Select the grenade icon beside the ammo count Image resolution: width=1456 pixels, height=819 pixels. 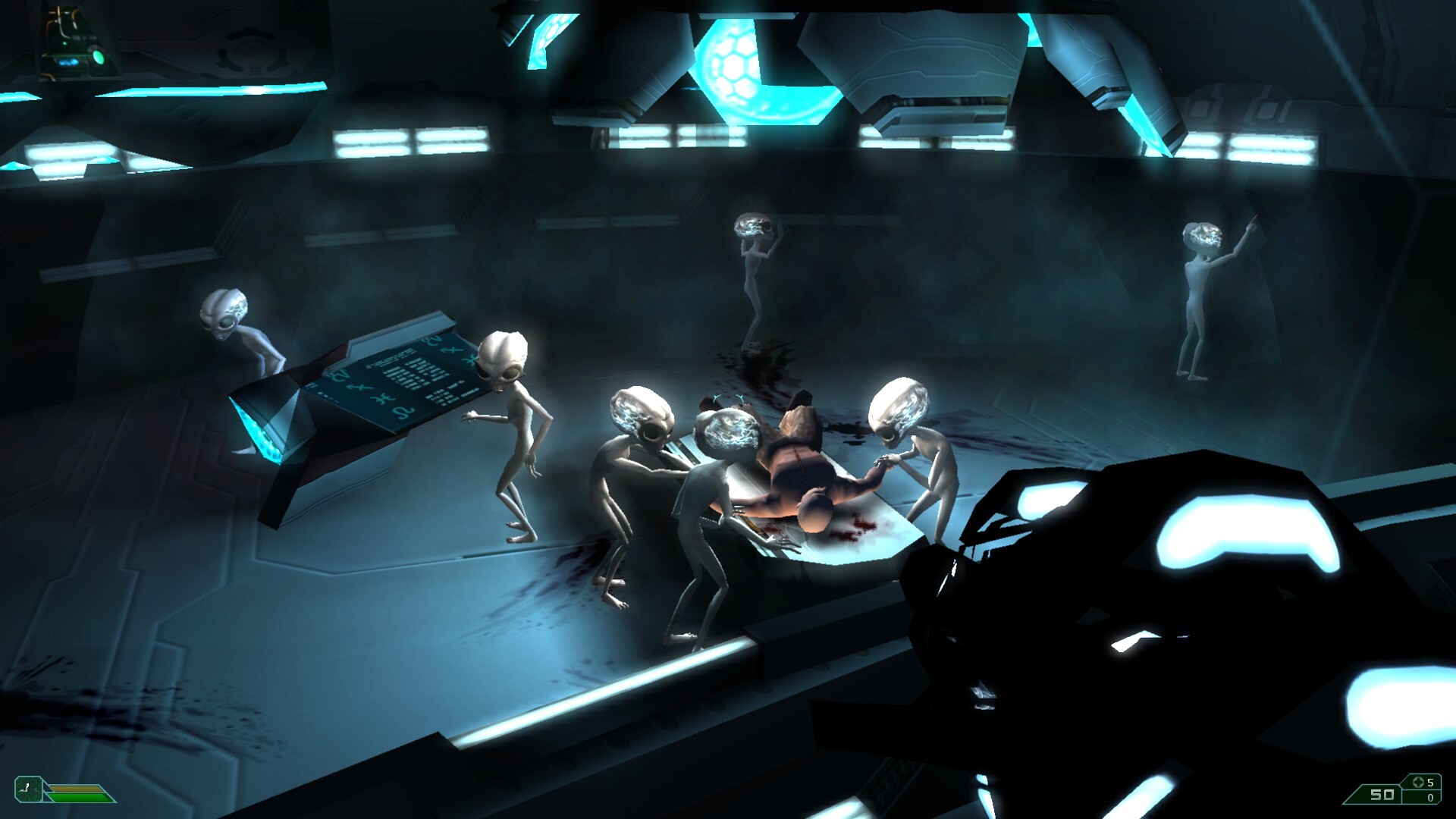pos(1417,782)
